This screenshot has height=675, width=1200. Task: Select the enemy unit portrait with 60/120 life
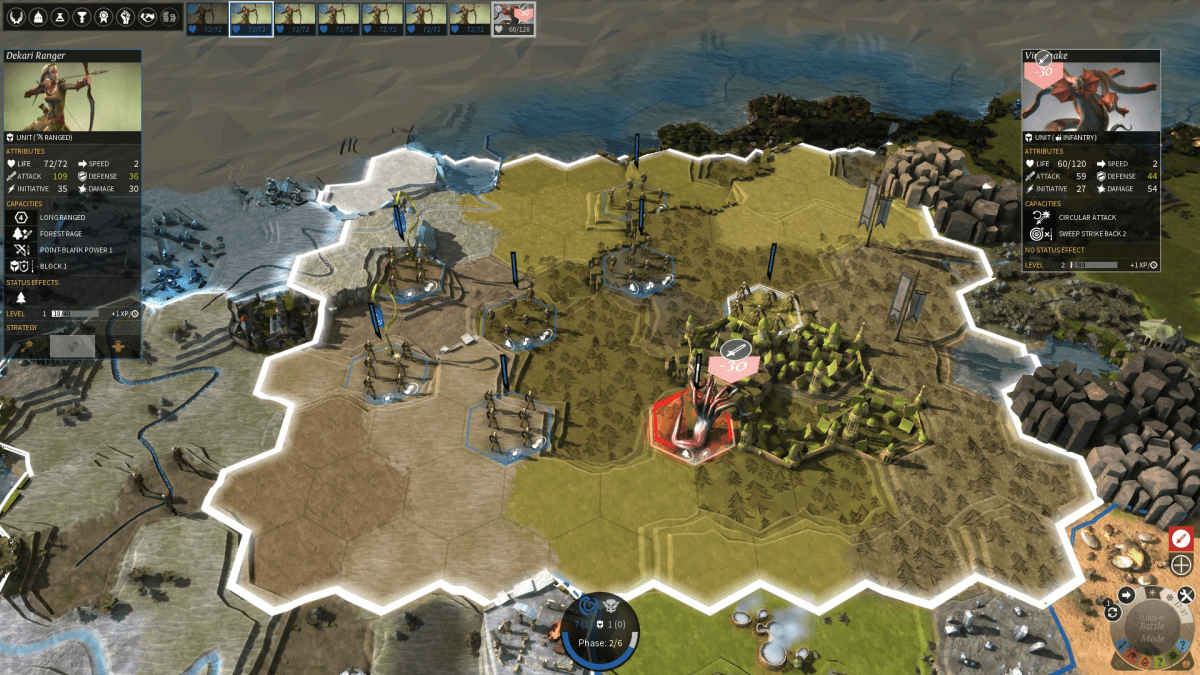(x=514, y=18)
